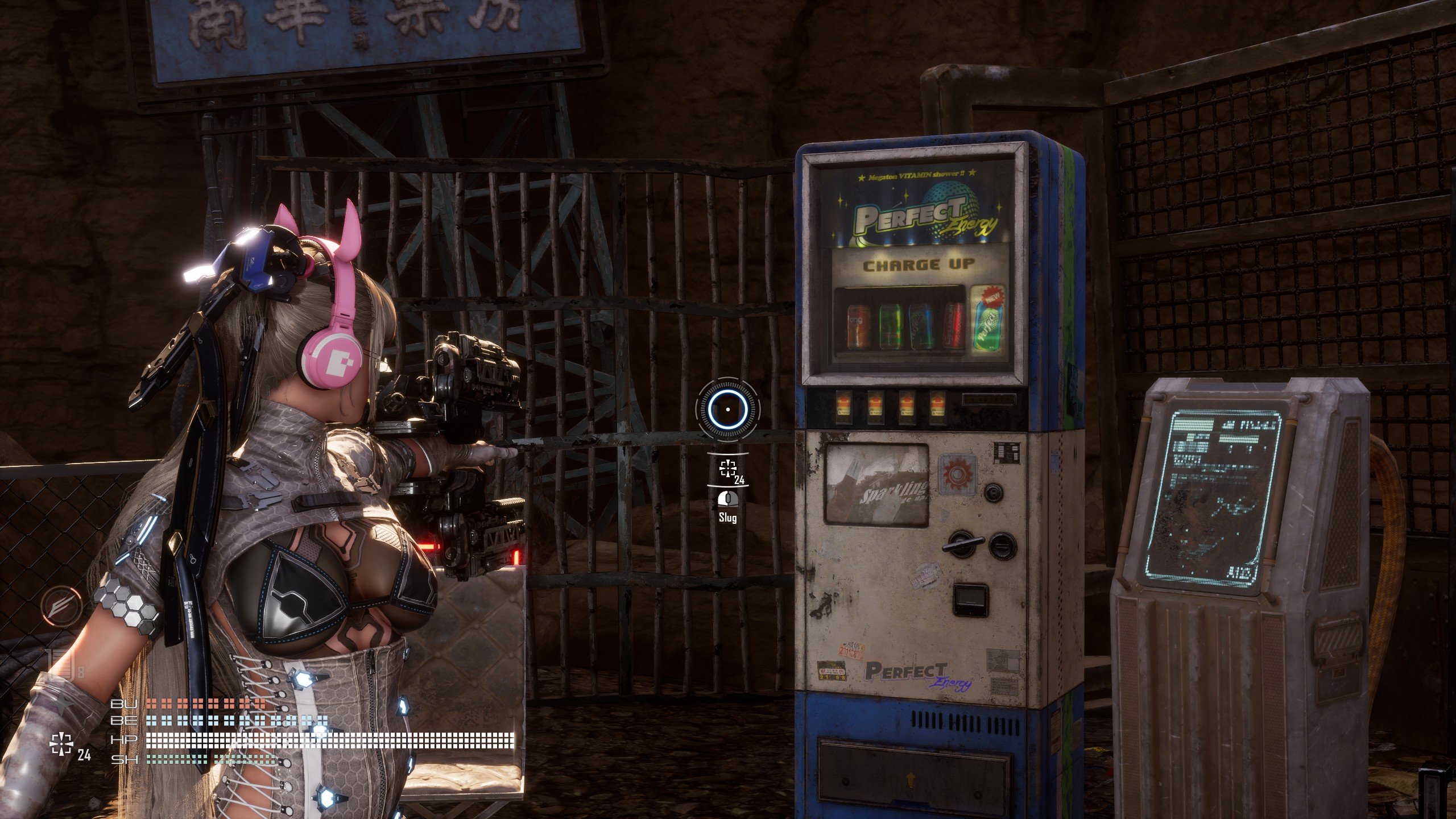The height and width of the screenshot is (819, 1456).
Task: Select the faded triple-arrow skill icon
Action: 61,606
